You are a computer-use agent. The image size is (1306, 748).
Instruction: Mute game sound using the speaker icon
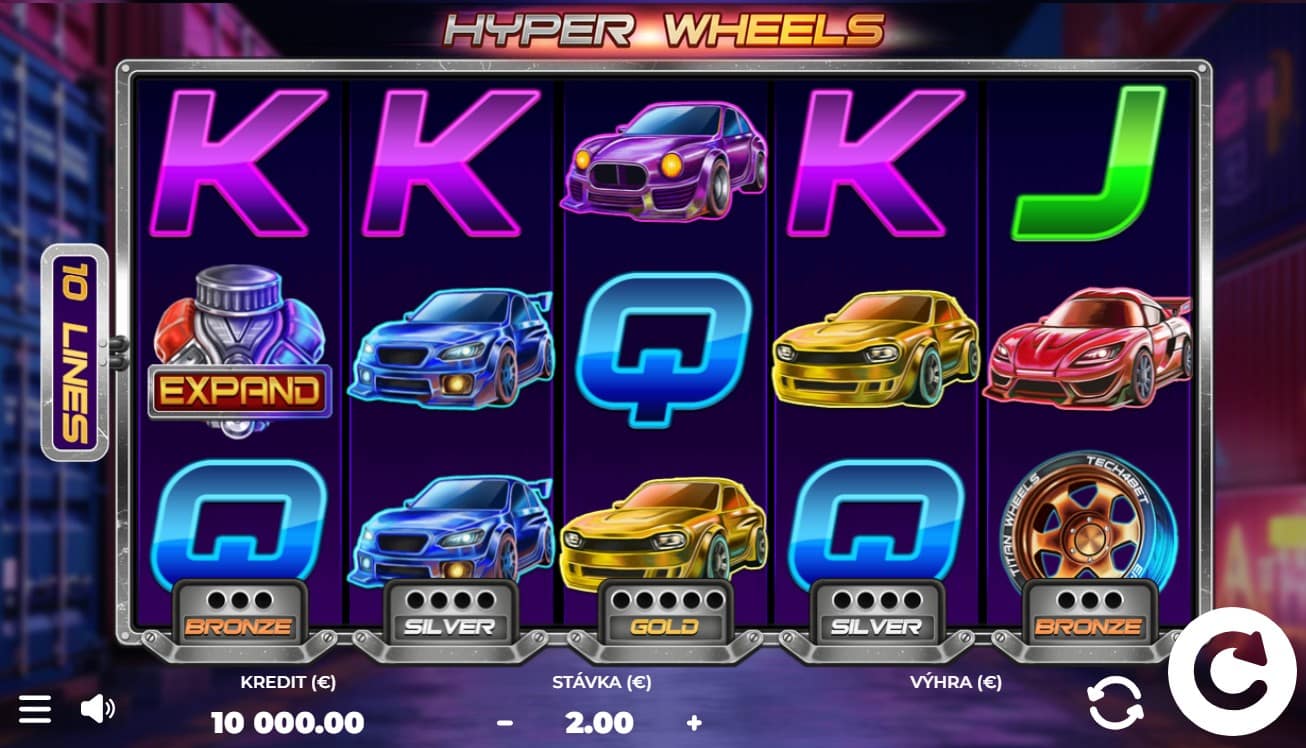pos(99,708)
